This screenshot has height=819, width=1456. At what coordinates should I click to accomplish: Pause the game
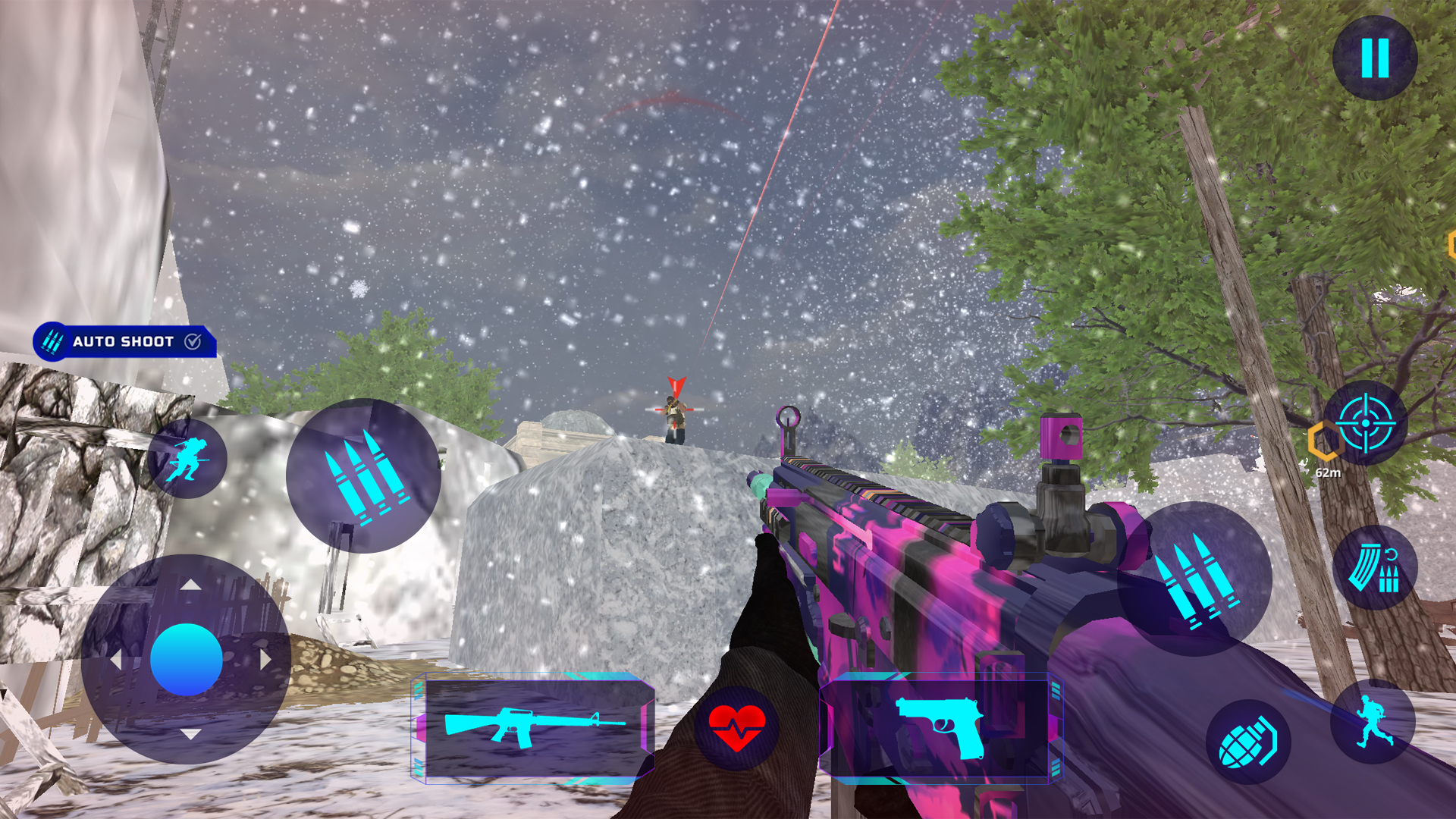(x=1376, y=60)
